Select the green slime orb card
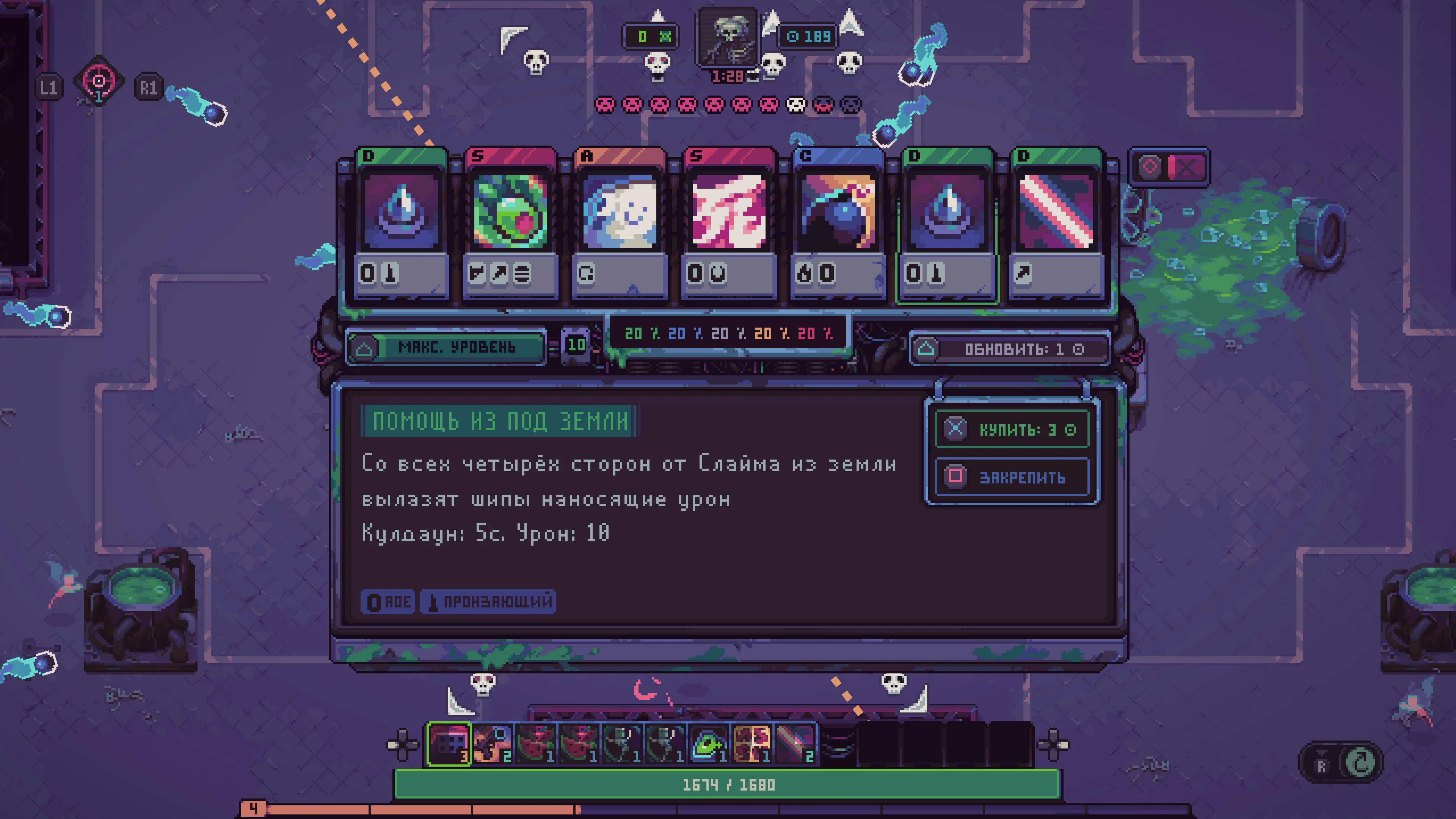This screenshot has height=819, width=1456. coord(511,220)
